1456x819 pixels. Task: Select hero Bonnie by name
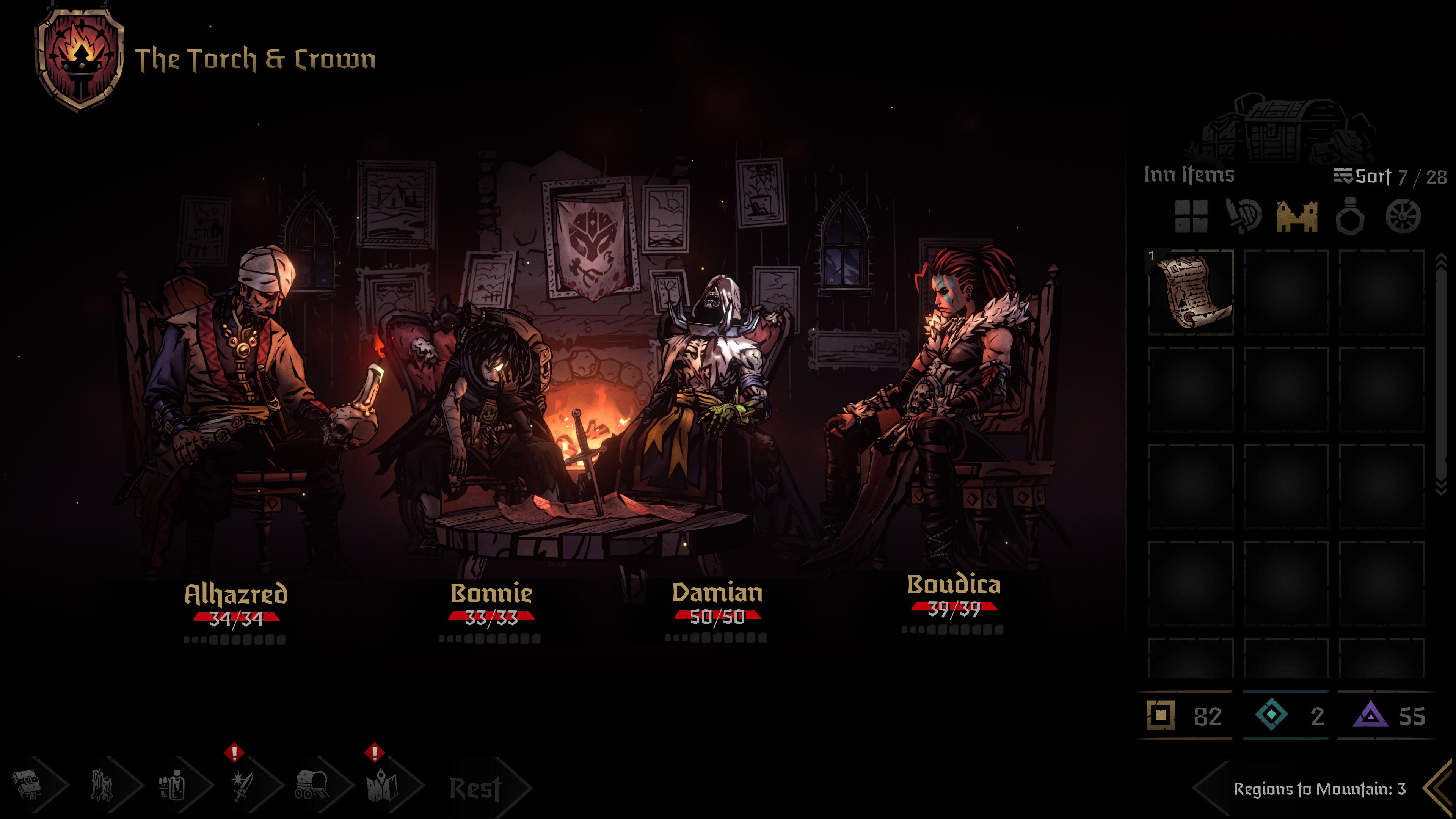[x=491, y=593]
